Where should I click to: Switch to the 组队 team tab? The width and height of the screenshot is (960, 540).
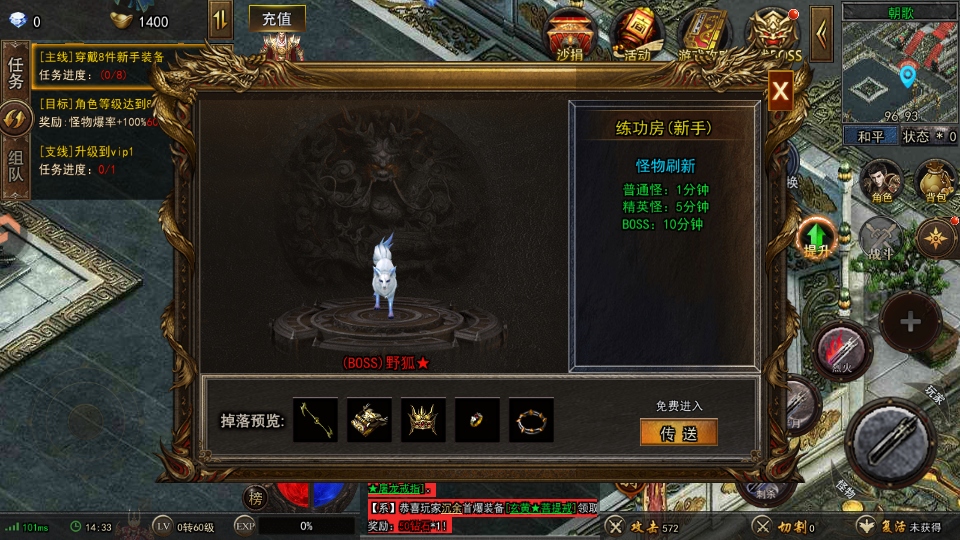tap(16, 166)
